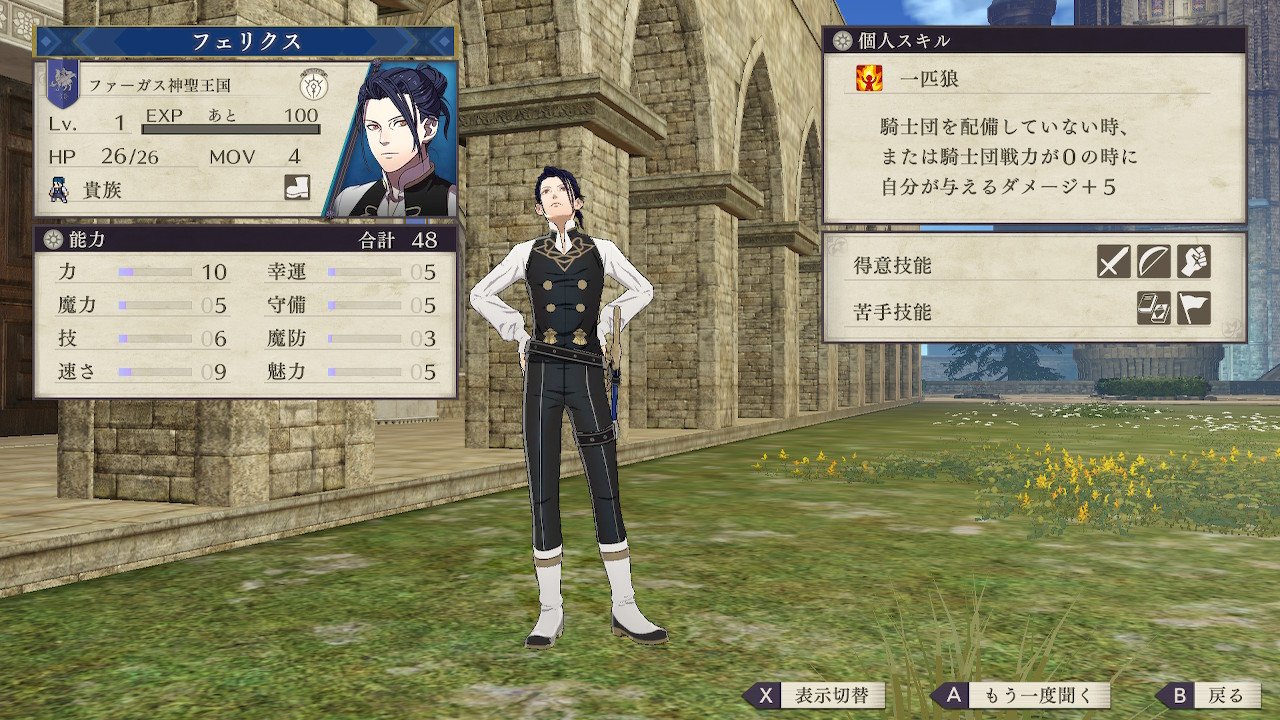The image size is (1280, 720).
Task: Select the boot movement type icon
Action: pyautogui.click(x=297, y=187)
